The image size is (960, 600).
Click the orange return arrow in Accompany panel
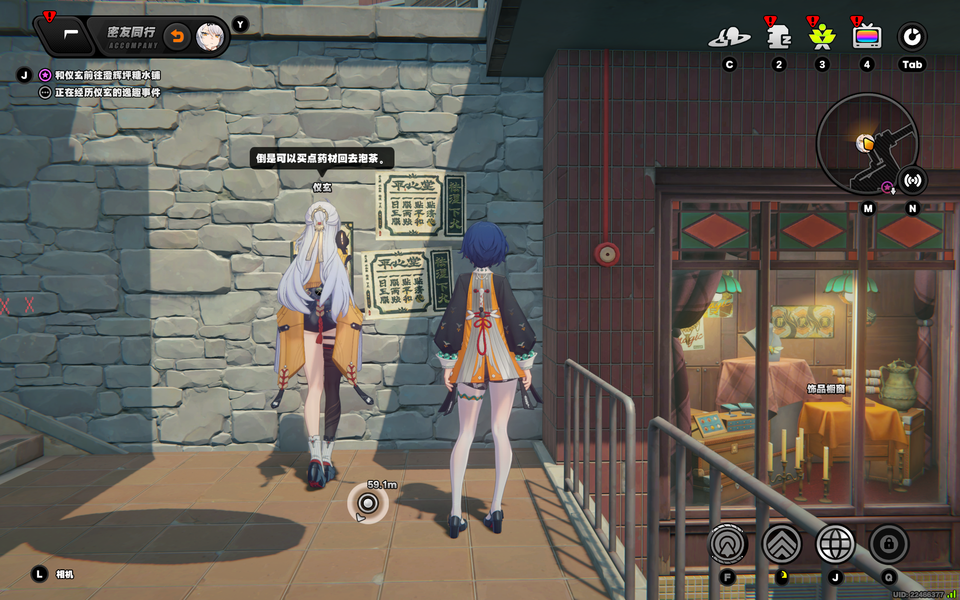tap(176, 36)
